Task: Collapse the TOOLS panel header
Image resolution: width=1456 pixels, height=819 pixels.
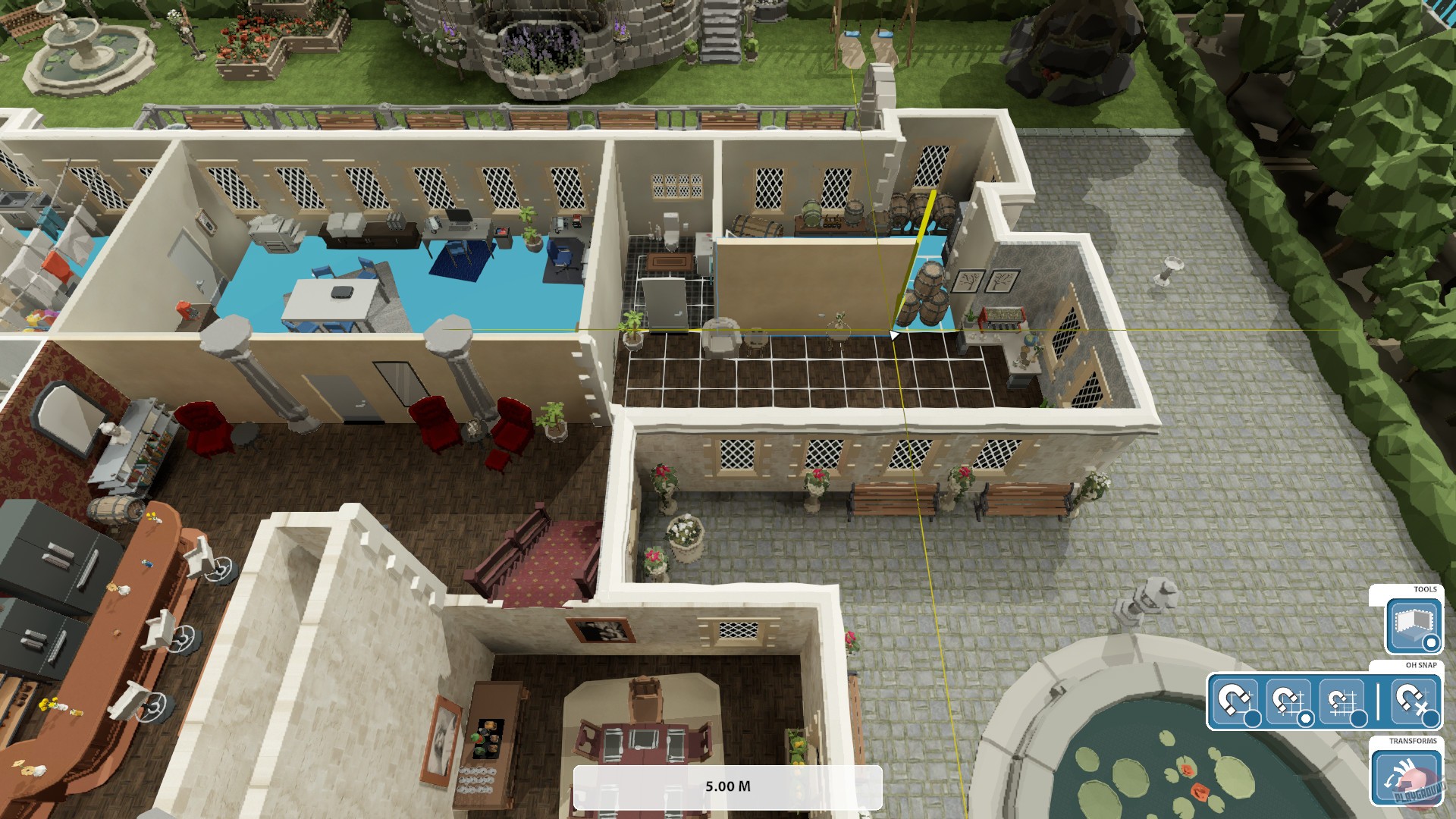Action: pos(1426,589)
